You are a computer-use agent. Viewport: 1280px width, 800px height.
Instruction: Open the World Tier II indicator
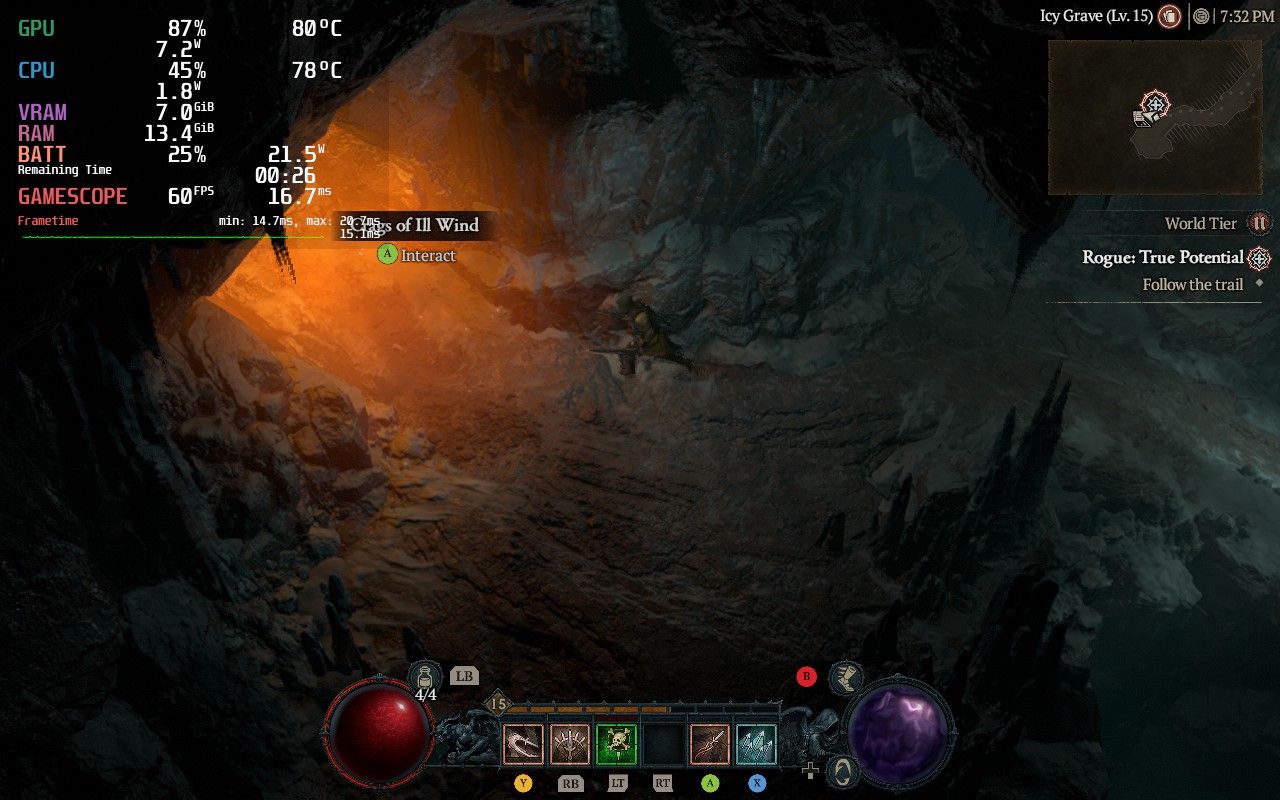(x=1260, y=223)
